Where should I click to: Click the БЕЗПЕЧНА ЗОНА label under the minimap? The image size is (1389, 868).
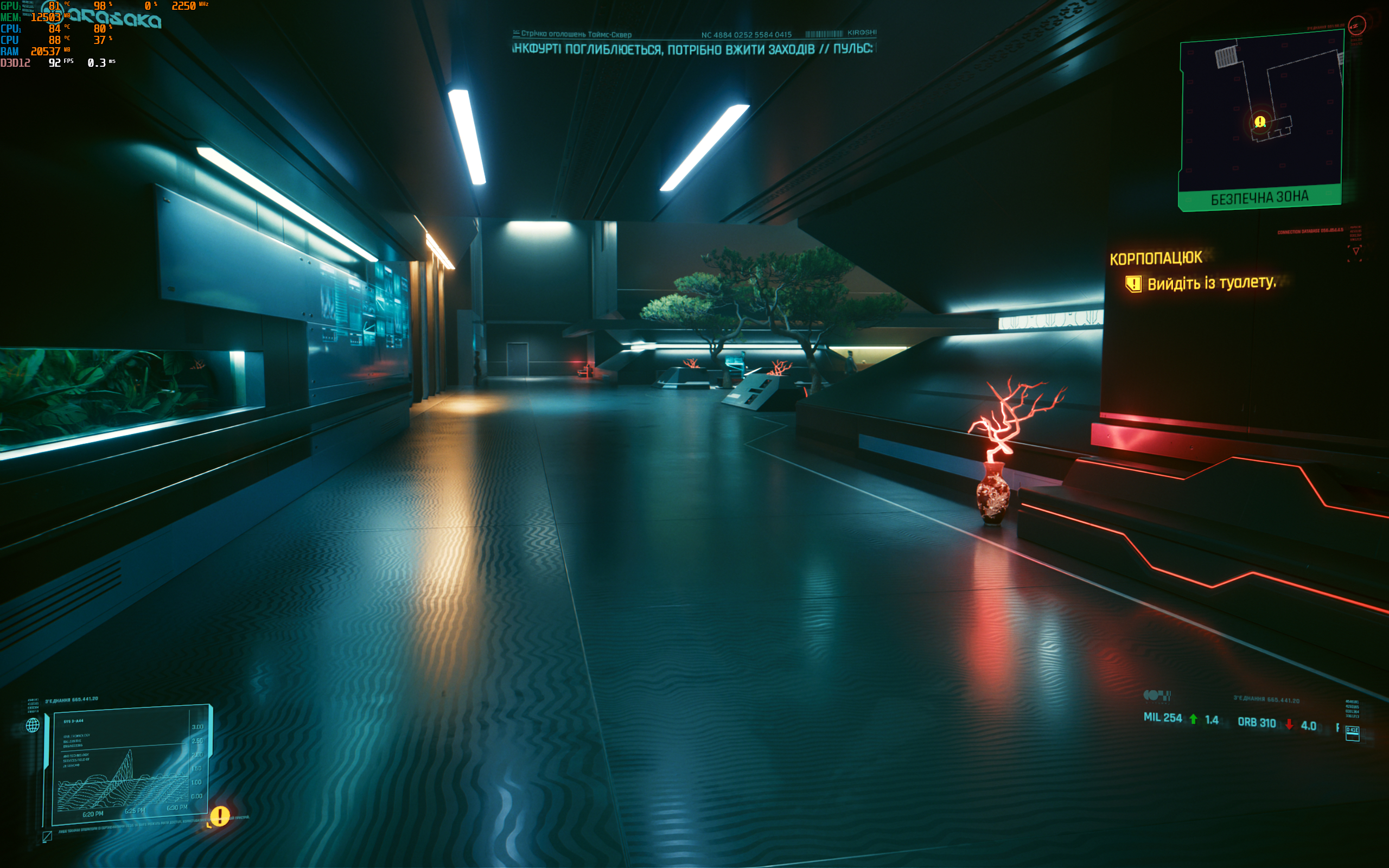click(x=1259, y=198)
